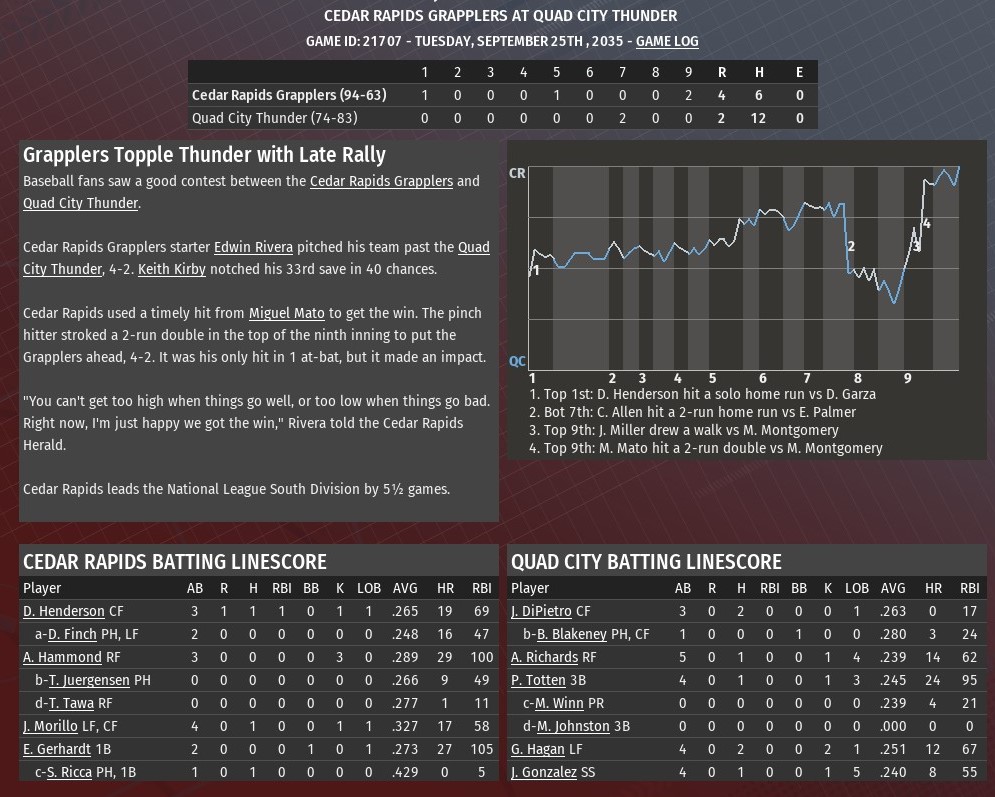Open J. Morillo's player page
The width and height of the screenshot is (995, 797).
coord(50,726)
